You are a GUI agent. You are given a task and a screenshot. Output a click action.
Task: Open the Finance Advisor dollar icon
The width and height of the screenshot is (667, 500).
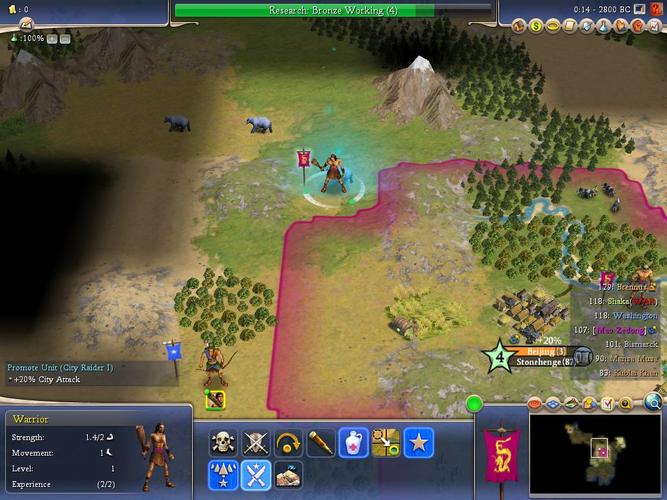coord(536,25)
